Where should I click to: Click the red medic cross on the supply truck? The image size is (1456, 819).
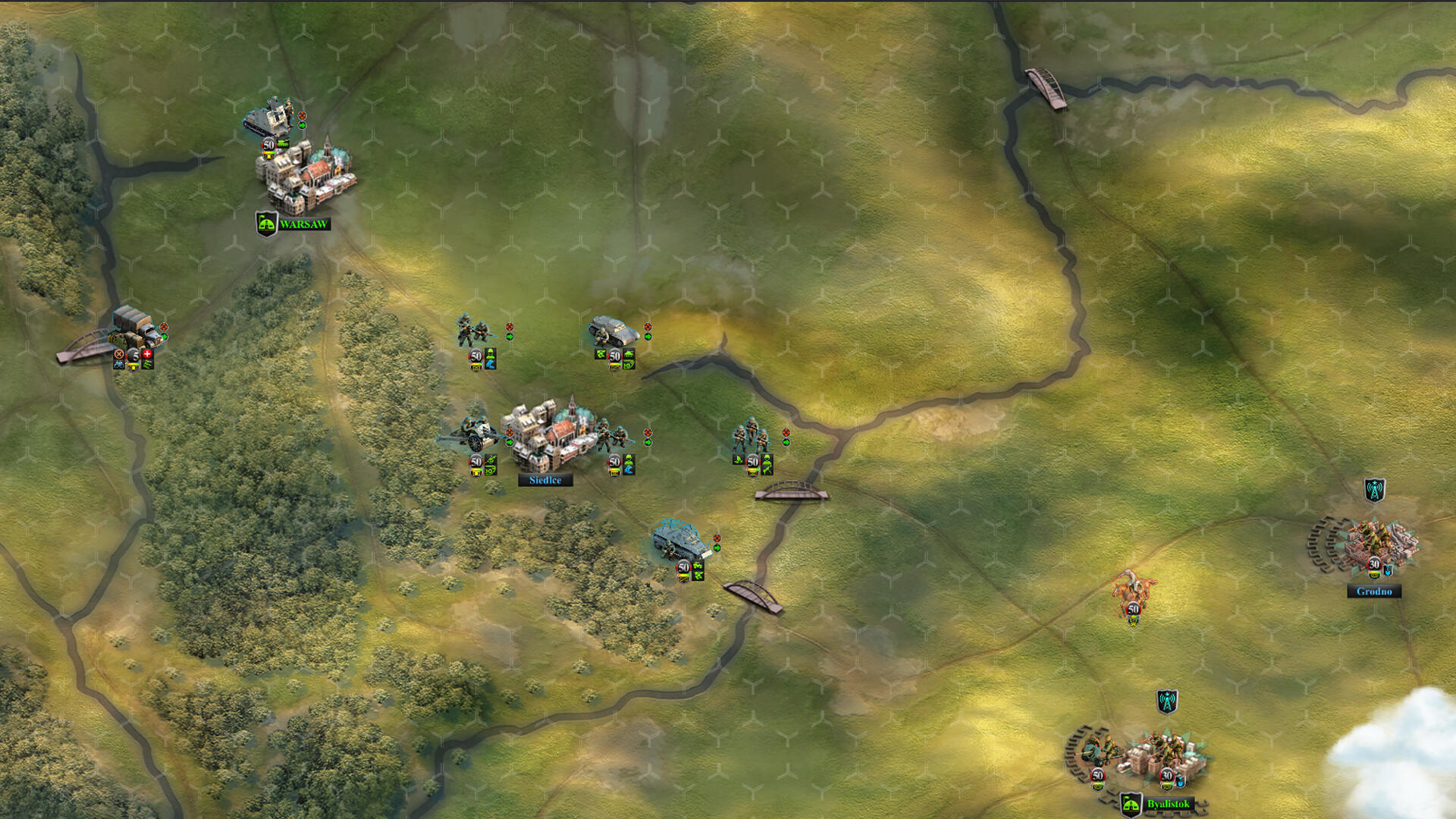pyautogui.click(x=147, y=353)
